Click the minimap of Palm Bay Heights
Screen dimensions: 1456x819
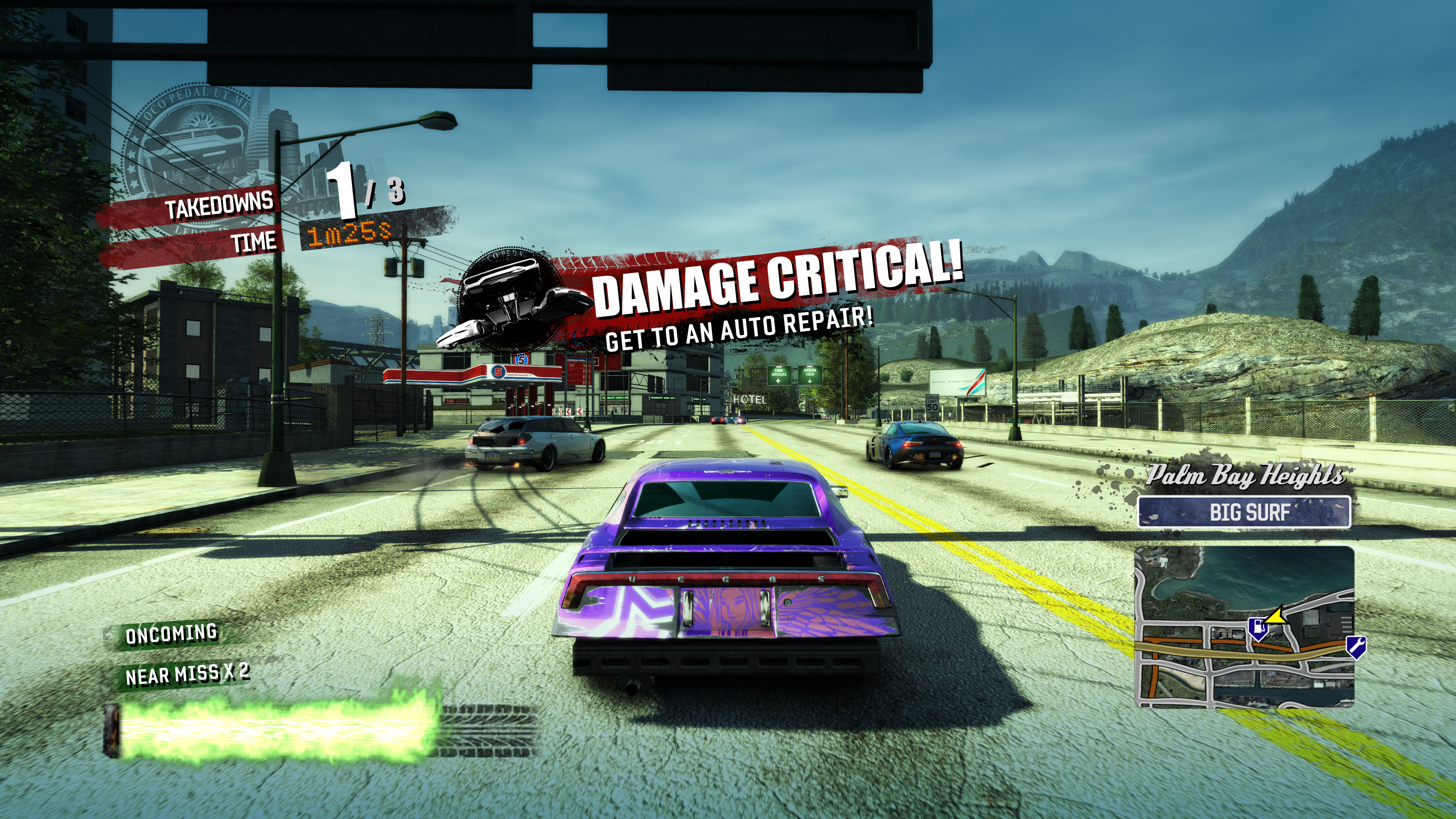pos(1244,626)
